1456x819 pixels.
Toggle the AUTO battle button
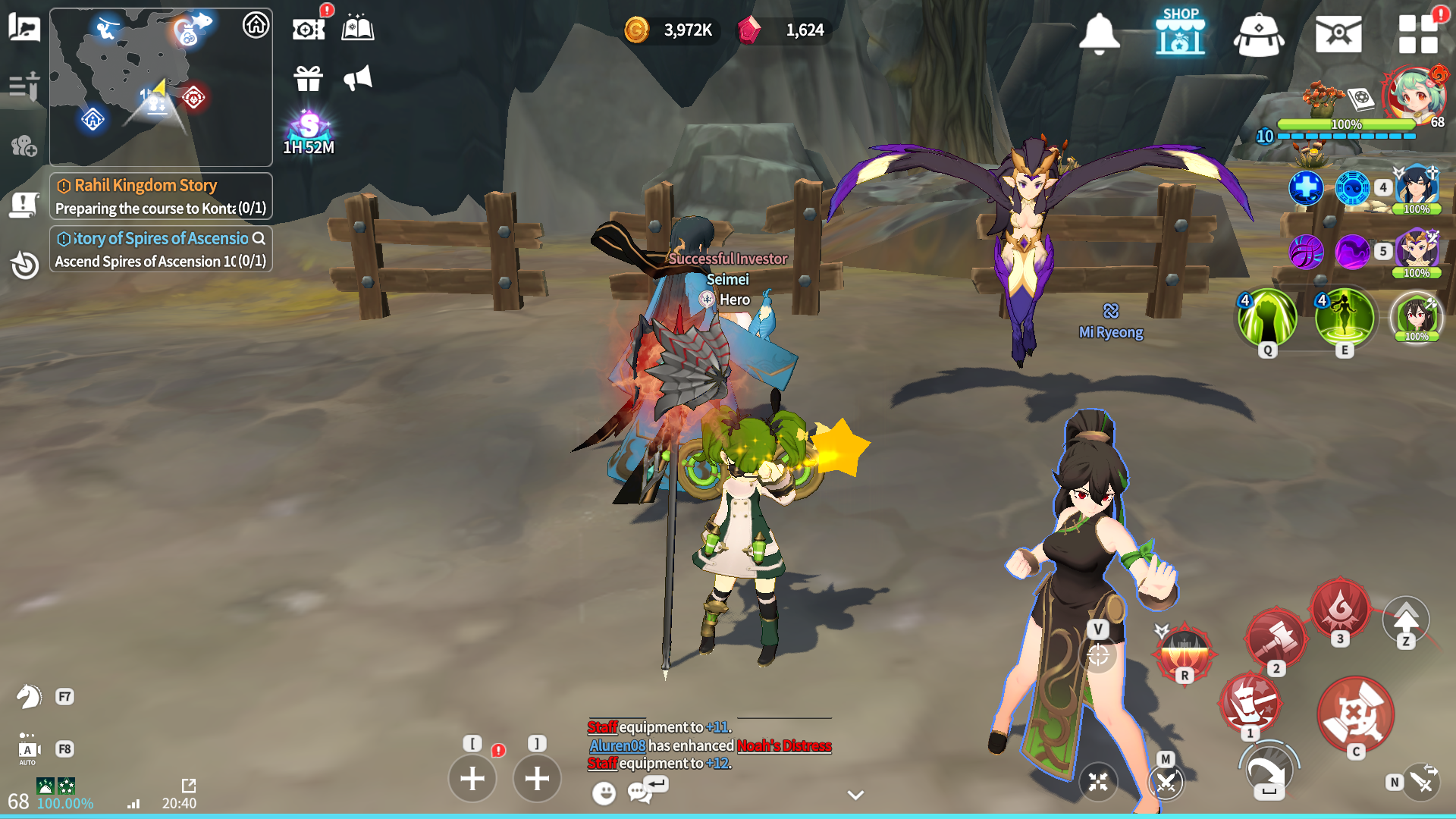28,750
